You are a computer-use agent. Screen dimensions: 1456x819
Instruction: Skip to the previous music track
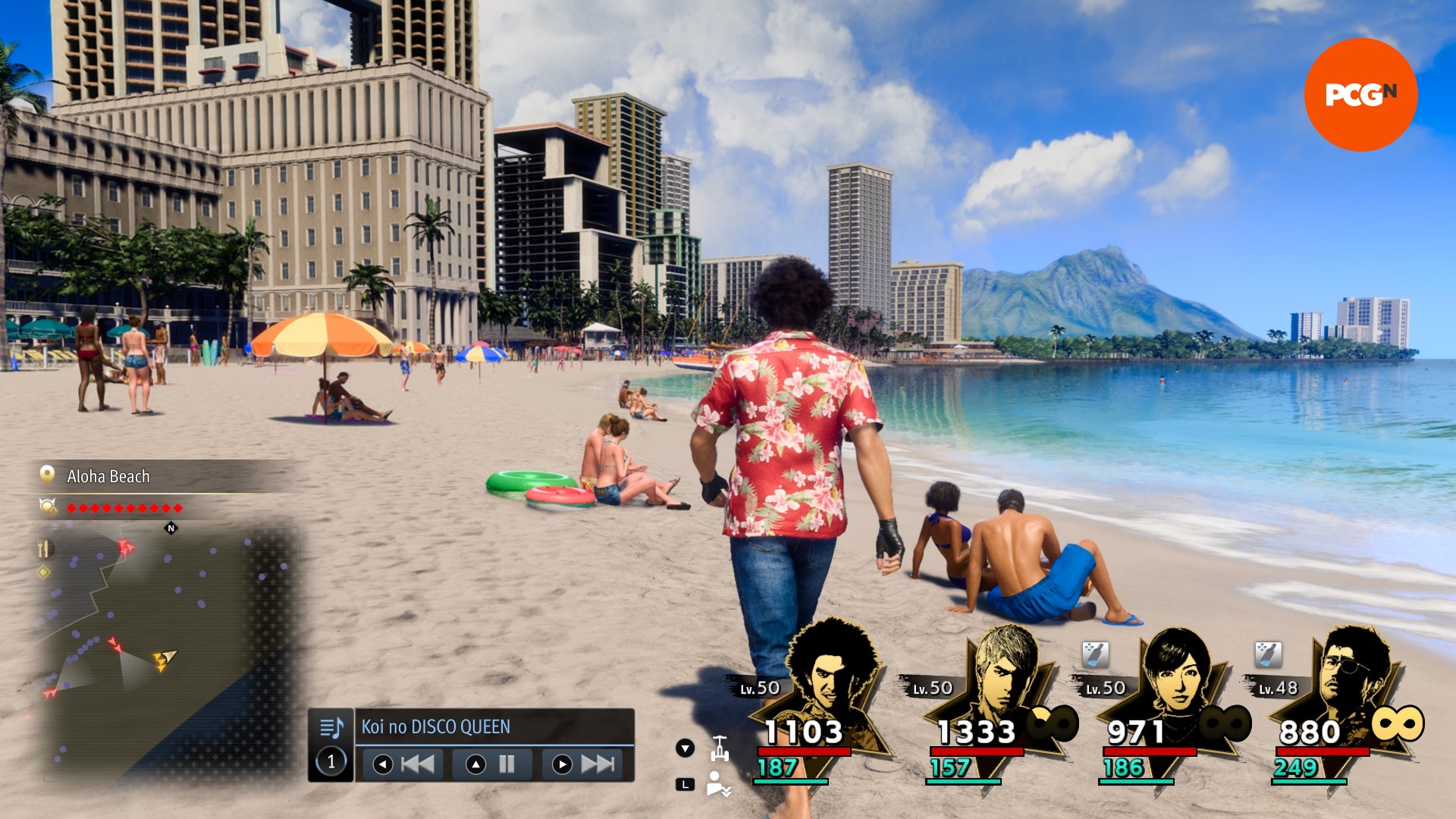[404, 764]
